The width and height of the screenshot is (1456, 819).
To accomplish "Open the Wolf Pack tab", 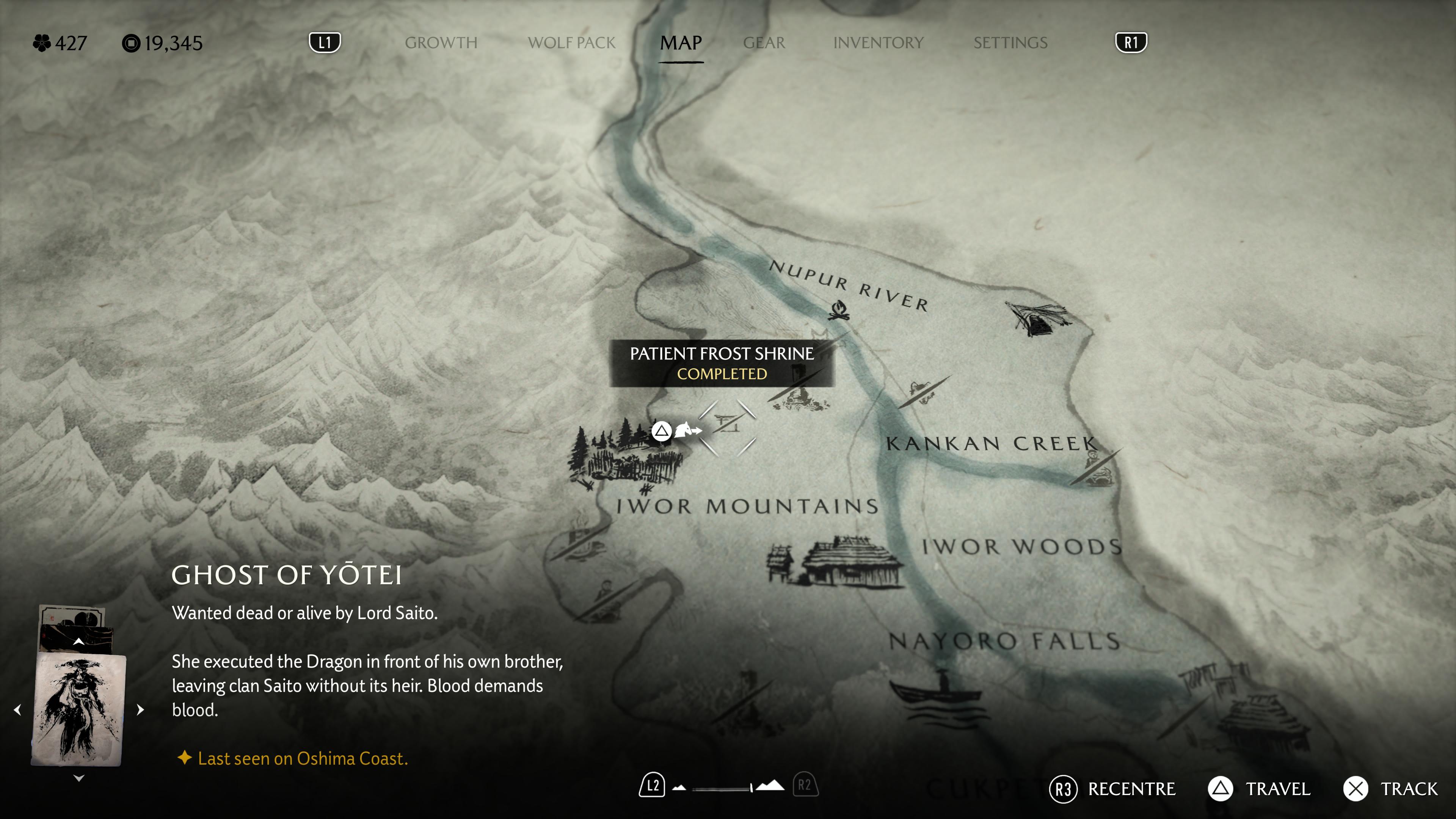I will pos(571,43).
